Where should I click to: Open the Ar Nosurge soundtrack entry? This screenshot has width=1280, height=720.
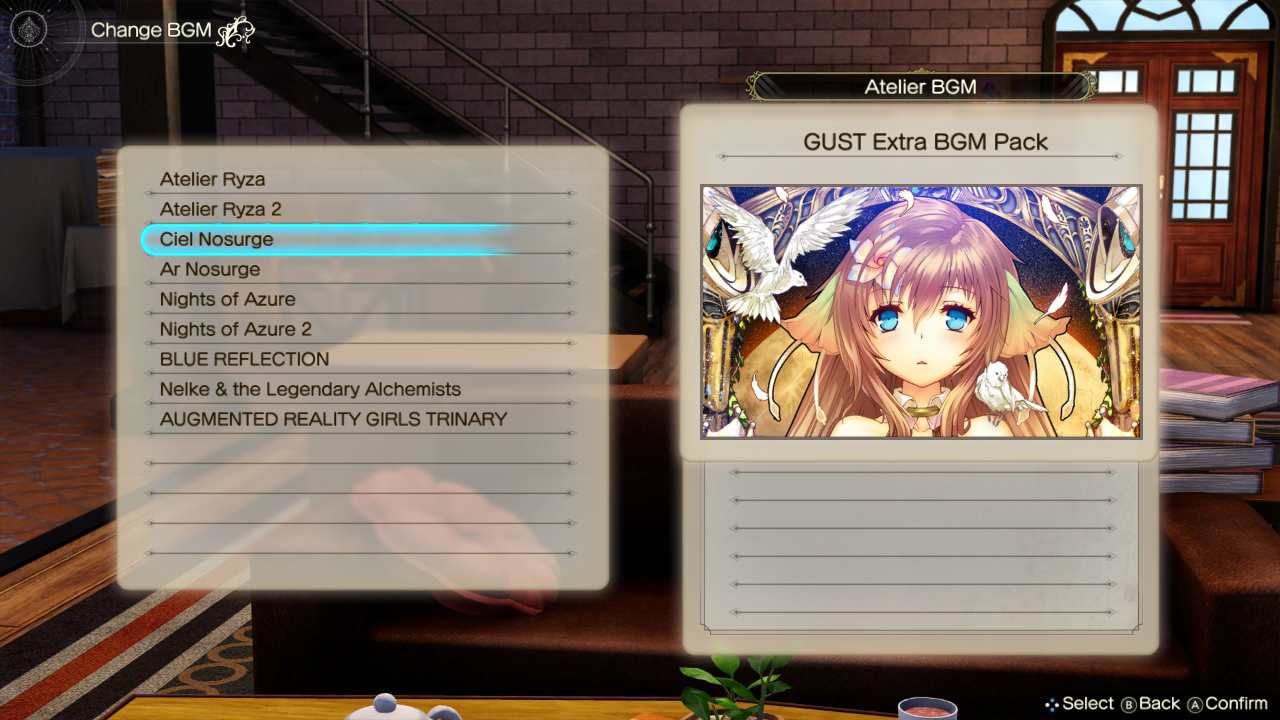coord(210,269)
